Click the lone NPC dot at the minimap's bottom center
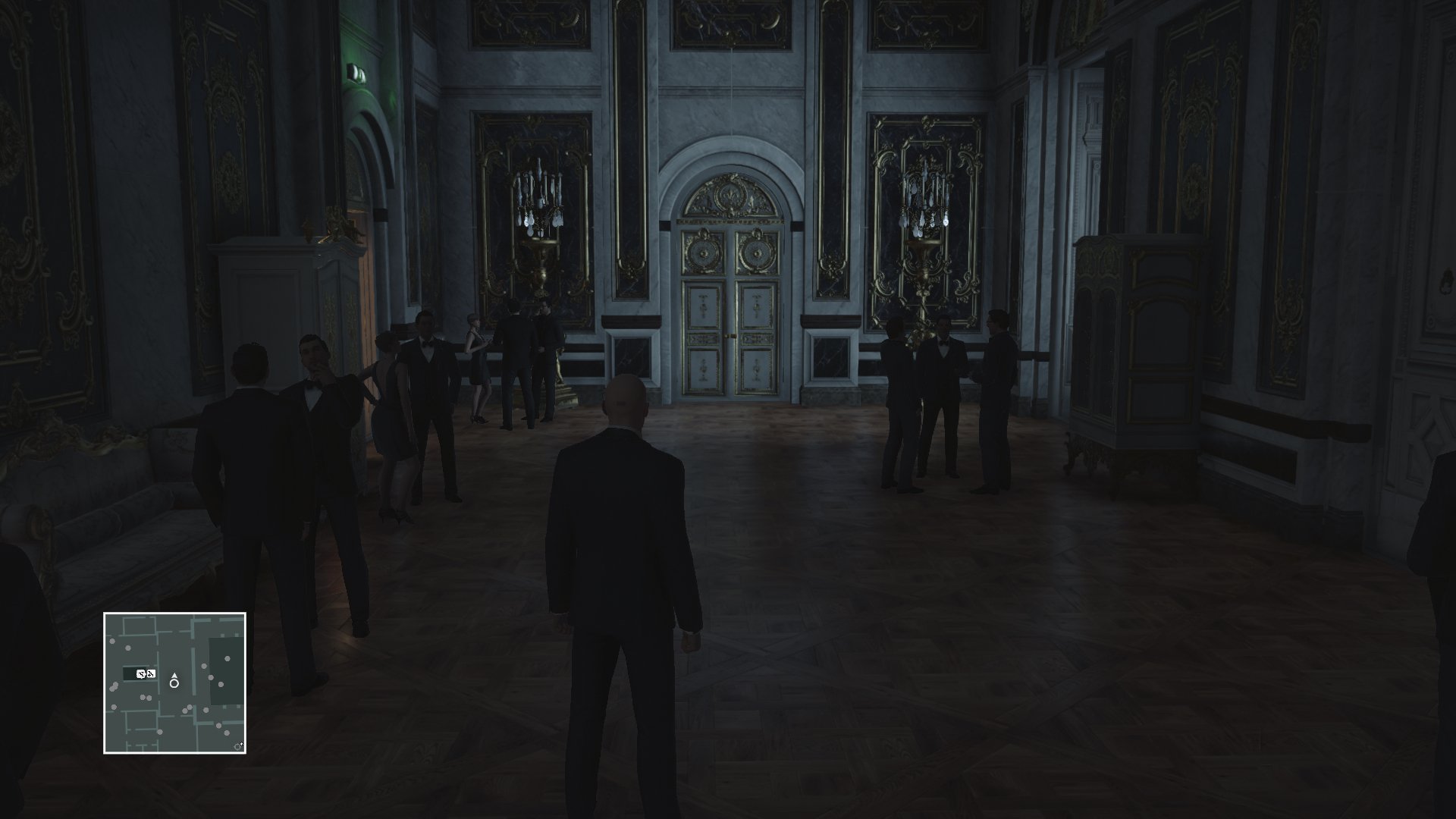Viewport: 1456px width, 819px height. 160,733
